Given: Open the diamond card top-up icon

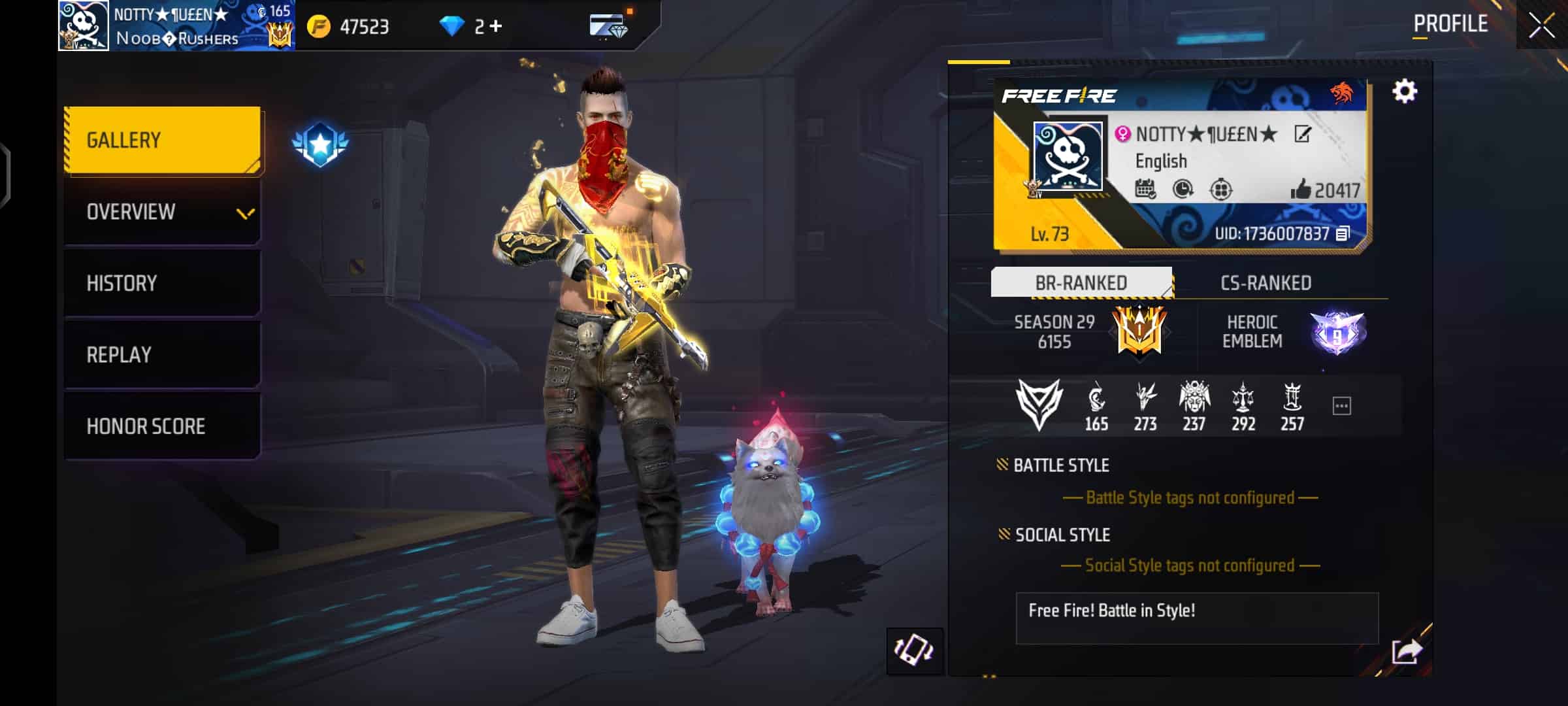Looking at the screenshot, I should [608, 27].
